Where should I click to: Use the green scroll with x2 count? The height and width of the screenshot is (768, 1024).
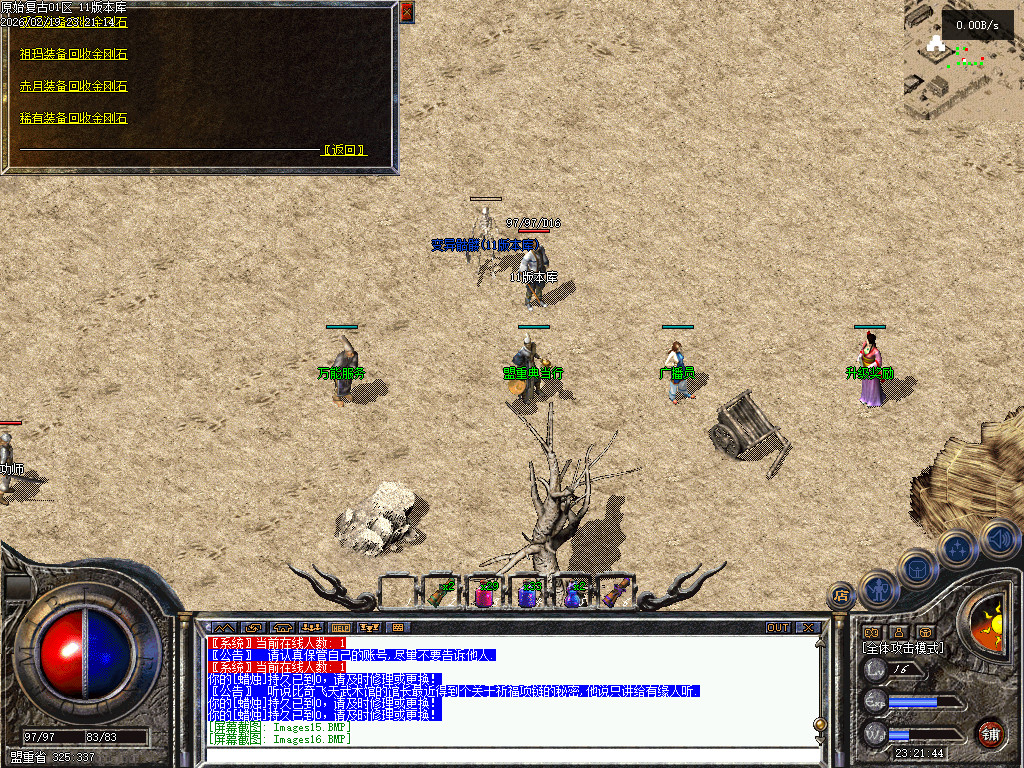440,593
